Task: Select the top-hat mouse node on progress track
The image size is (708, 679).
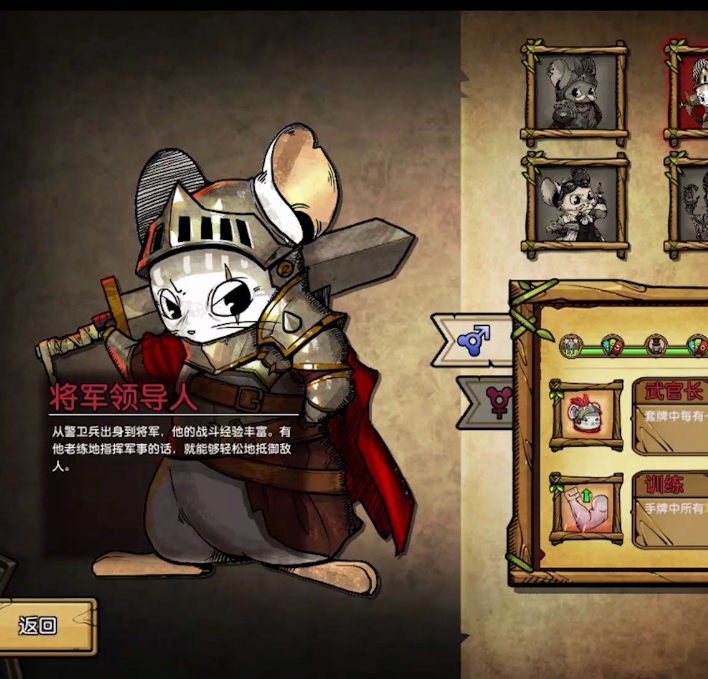Action: [656, 346]
